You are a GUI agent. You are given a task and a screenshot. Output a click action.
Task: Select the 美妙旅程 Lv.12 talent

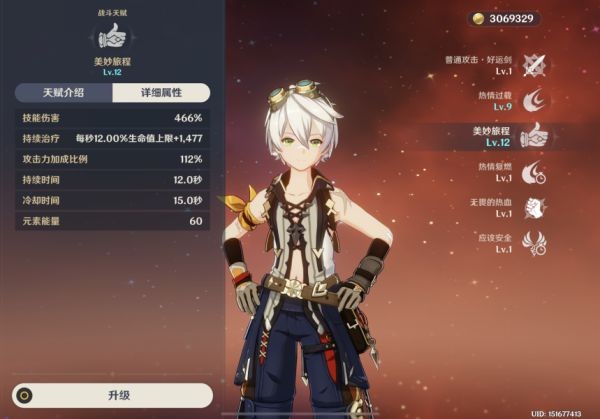(x=534, y=135)
